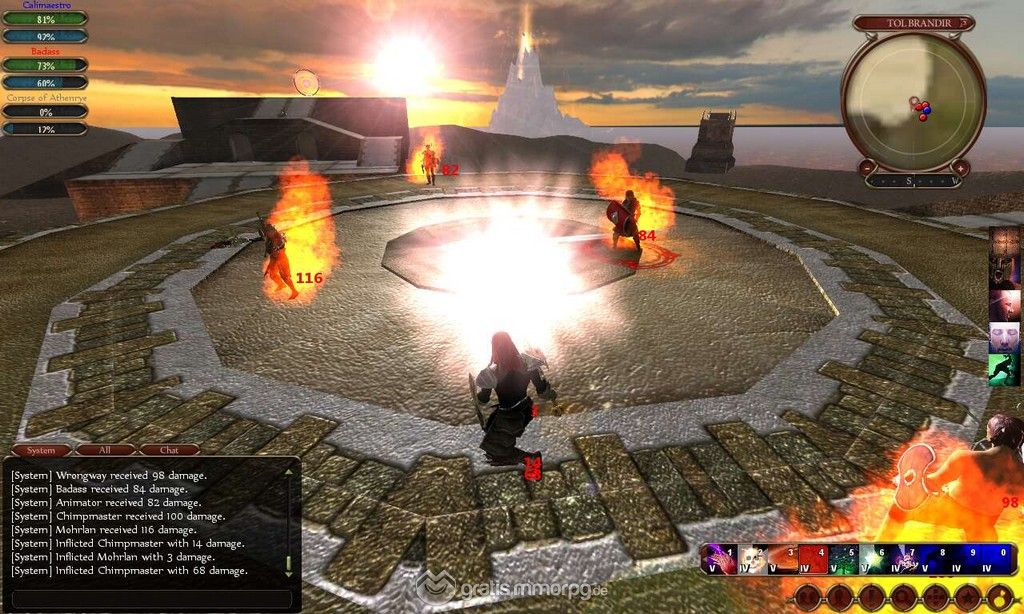Select the green running figure buff icon
This screenshot has width=1024, height=614.
point(1003,369)
